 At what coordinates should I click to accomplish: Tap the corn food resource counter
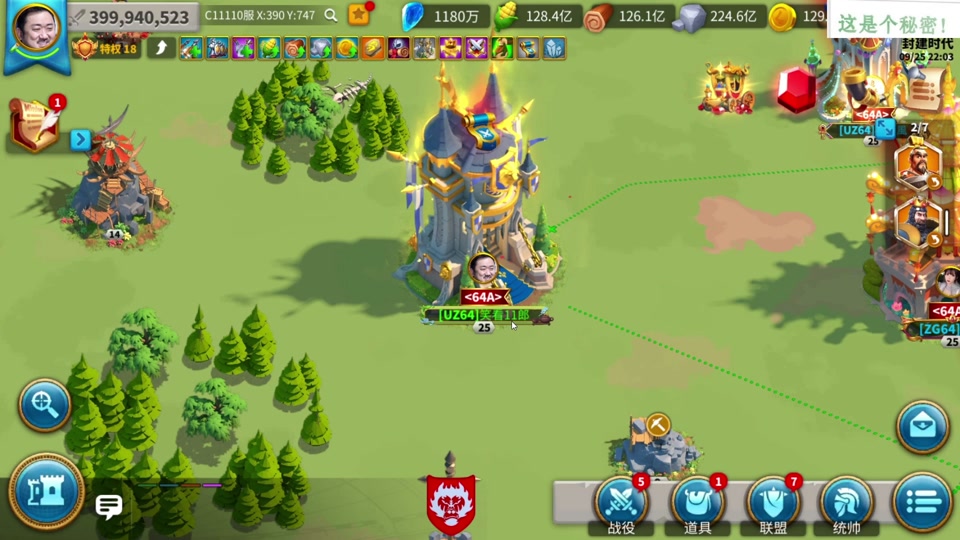click(538, 16)
